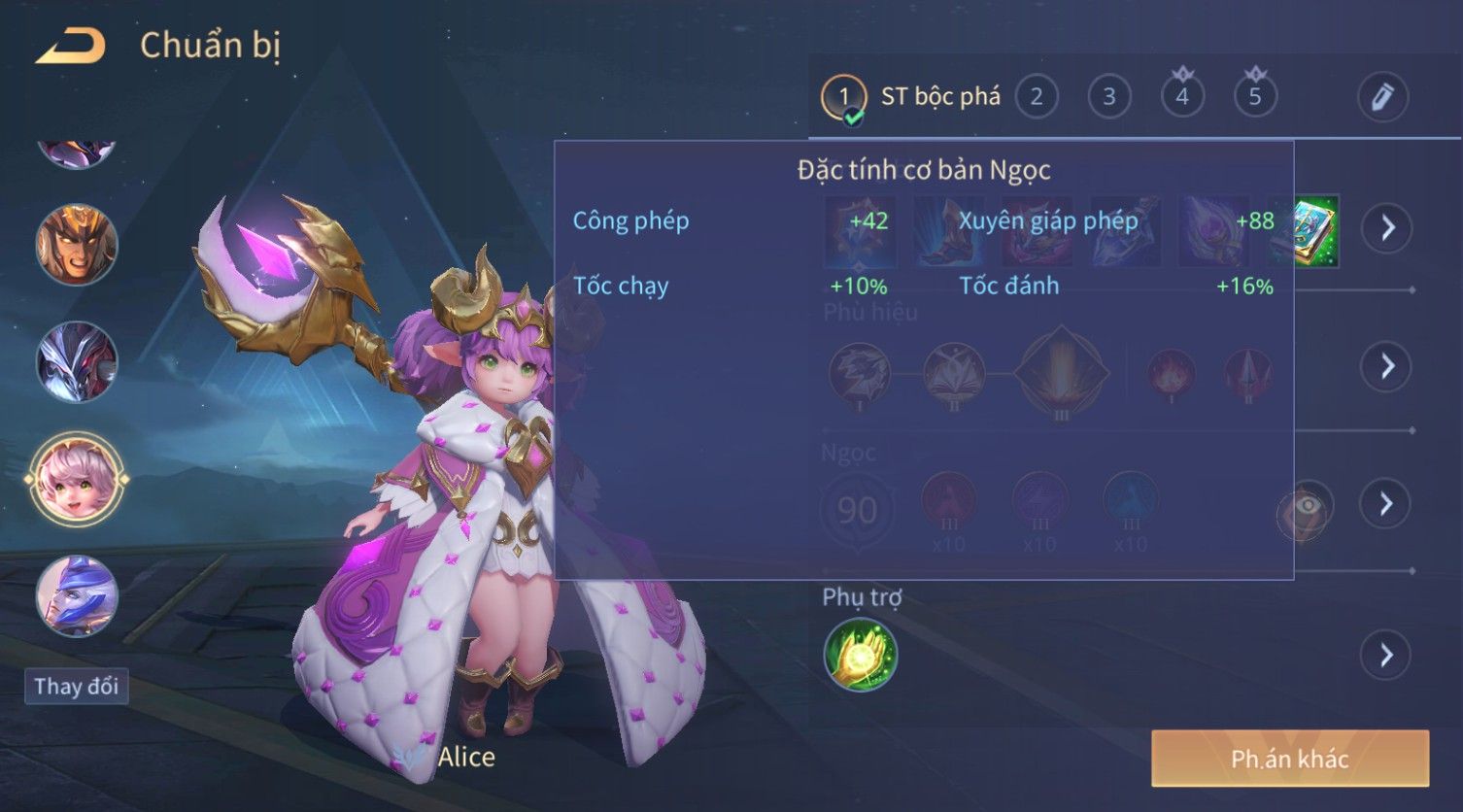Click the Thay đổi button
Image resolution: width=1463 pixels, height=812 pixels.
tap(76, 687)
